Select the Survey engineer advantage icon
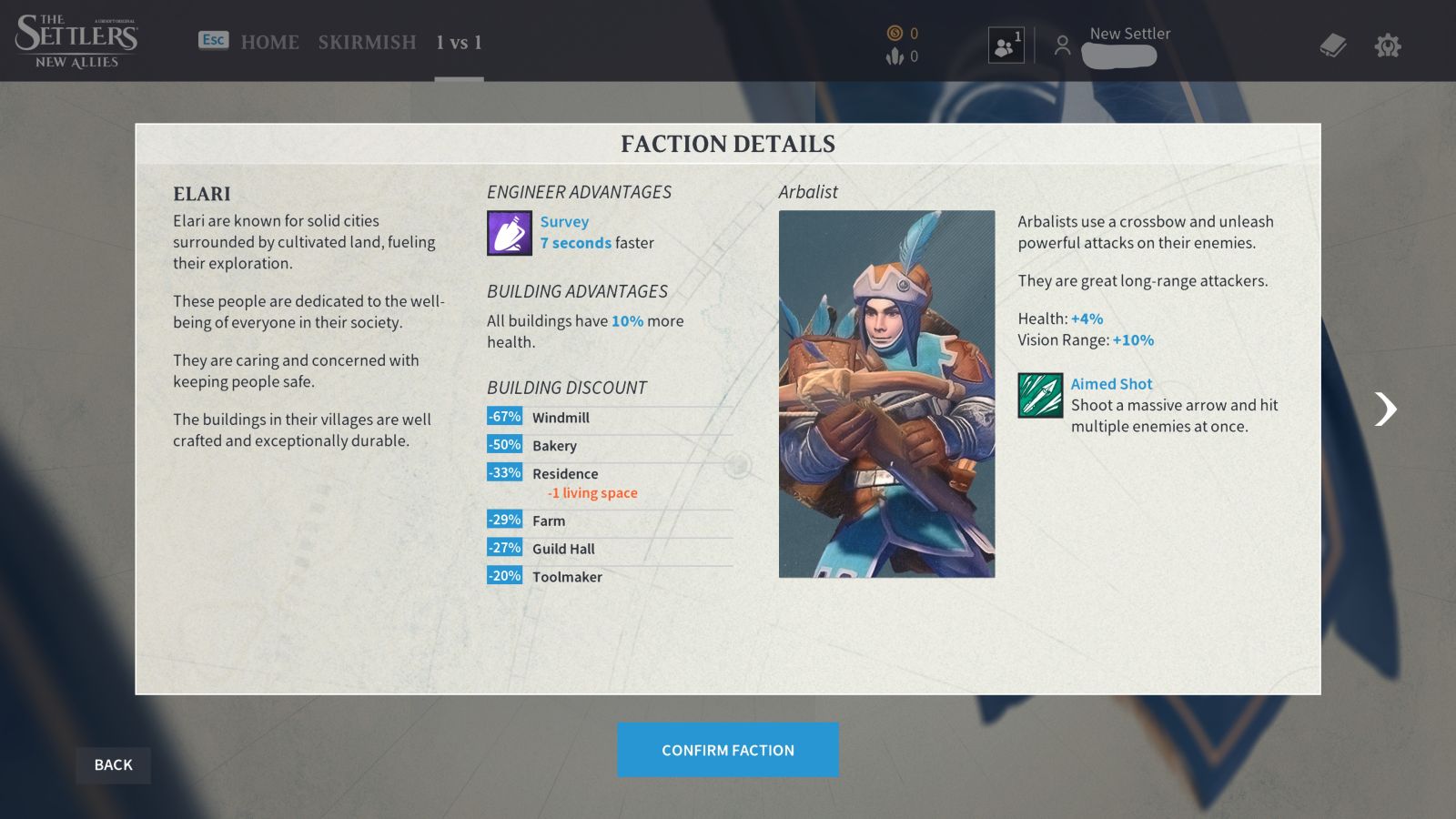This screenshot has height=819, width=1456. 509,233
